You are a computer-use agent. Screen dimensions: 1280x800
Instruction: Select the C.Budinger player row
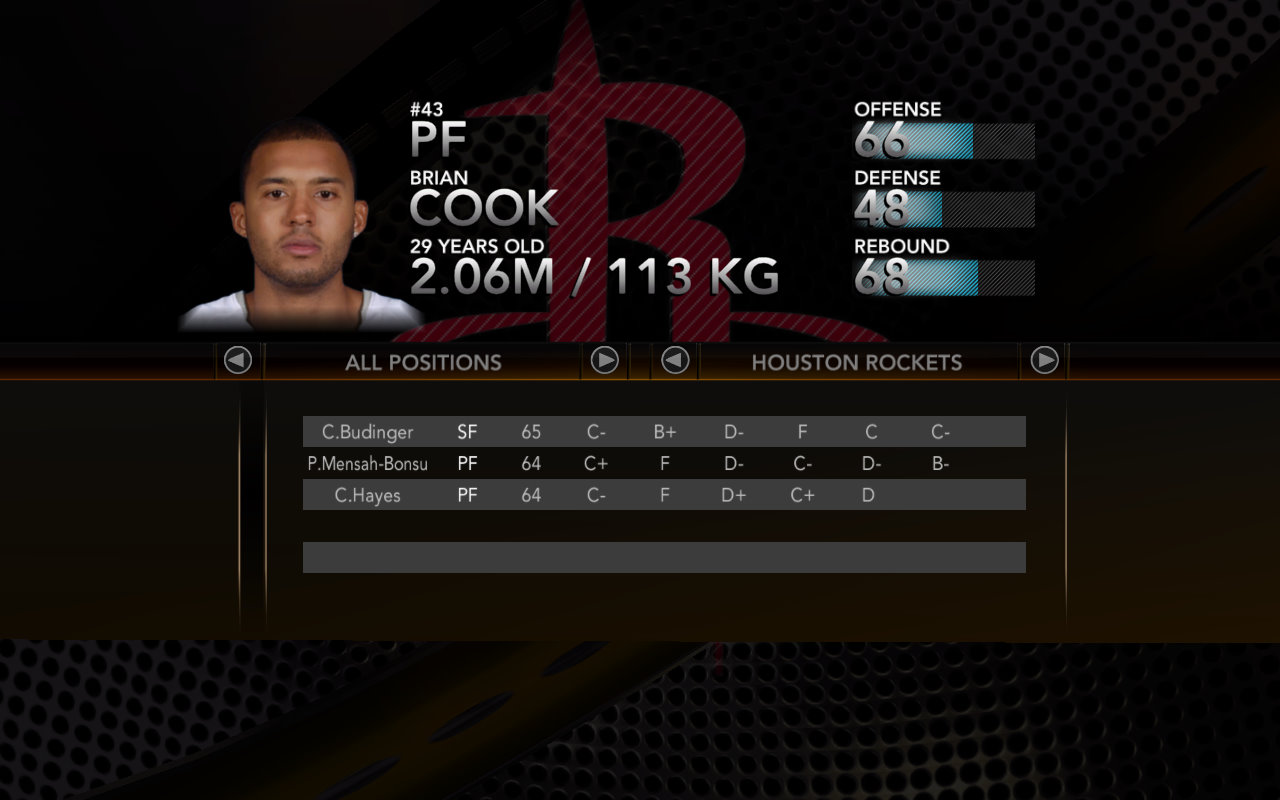point(664,432)
